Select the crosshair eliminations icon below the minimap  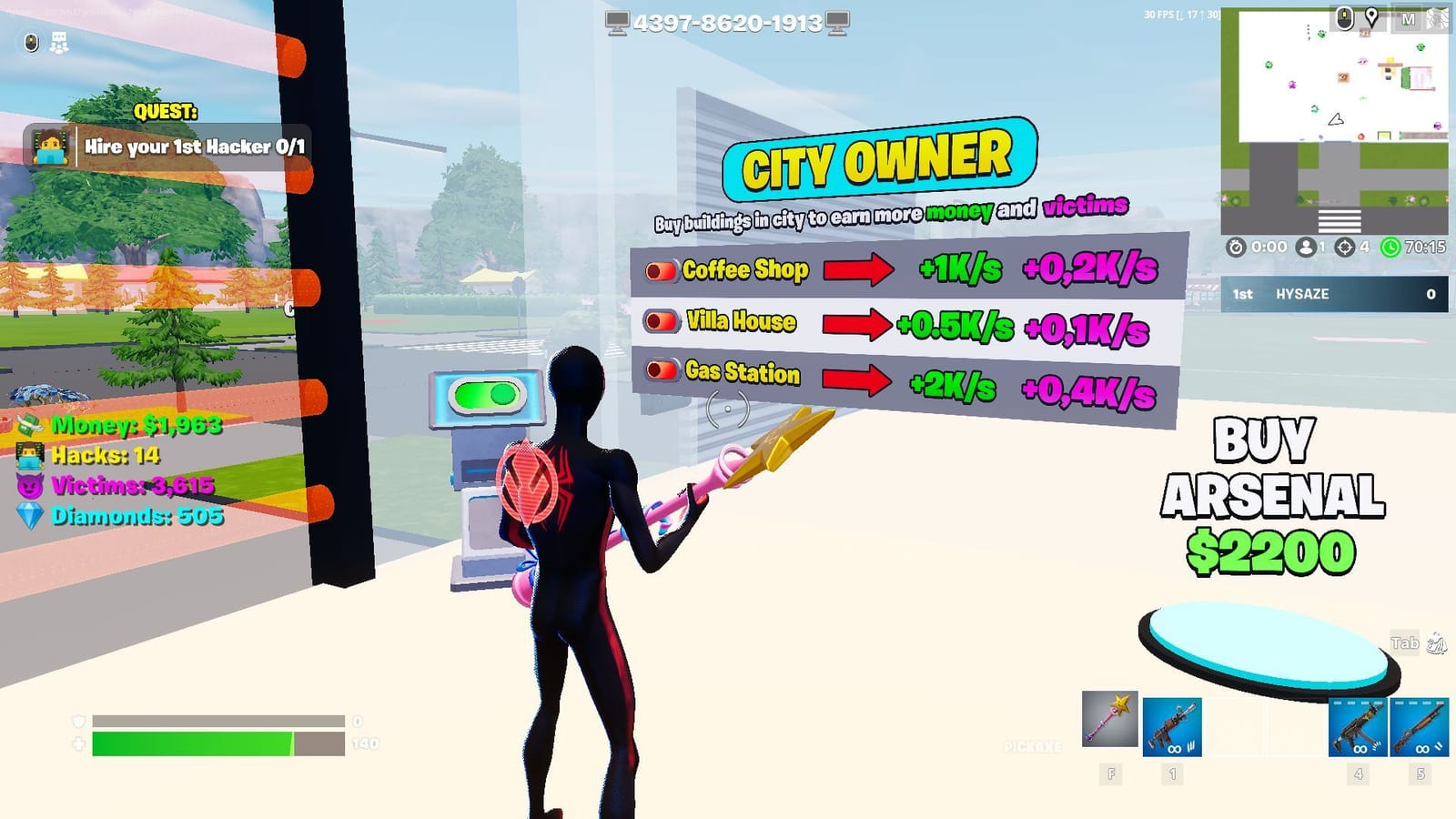[x=1343, y=246]
